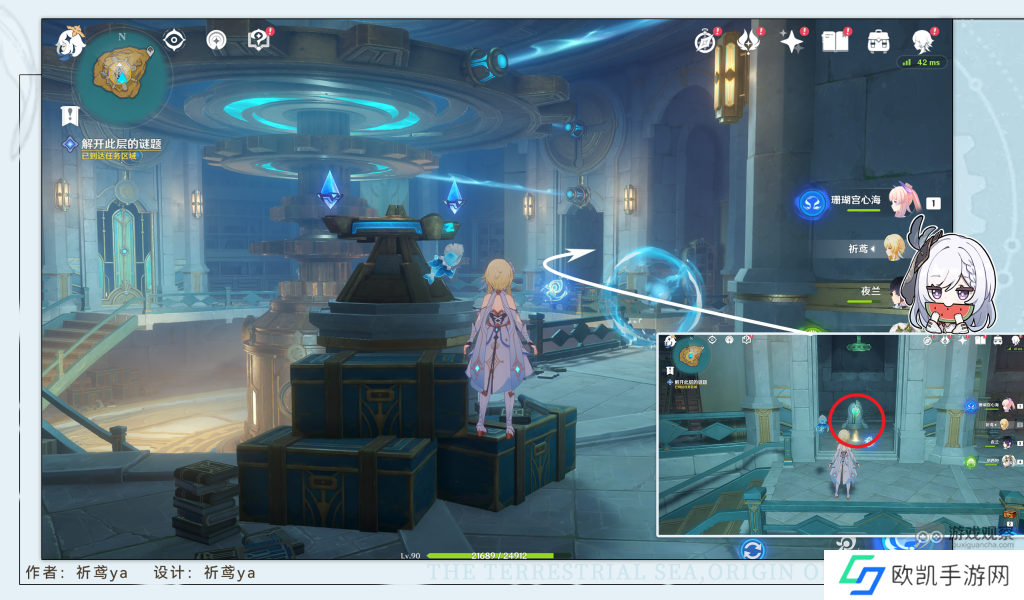Open the character screen head icon
Screen dimensions: 1024x600
pos(922,42)
